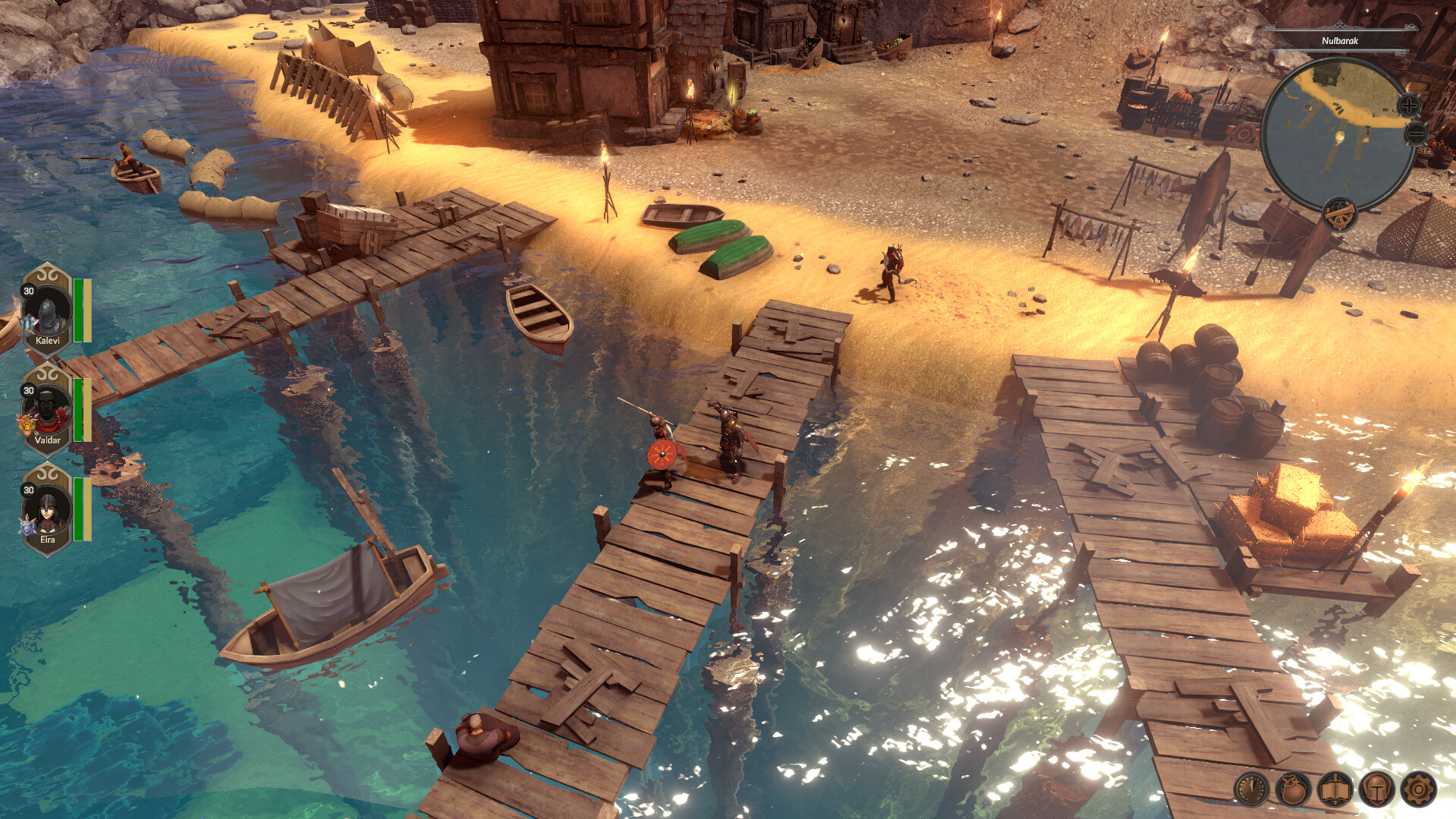
Task: Open the inventory pouch icon
Action: pyautogui.click(x=1293, y=789)
